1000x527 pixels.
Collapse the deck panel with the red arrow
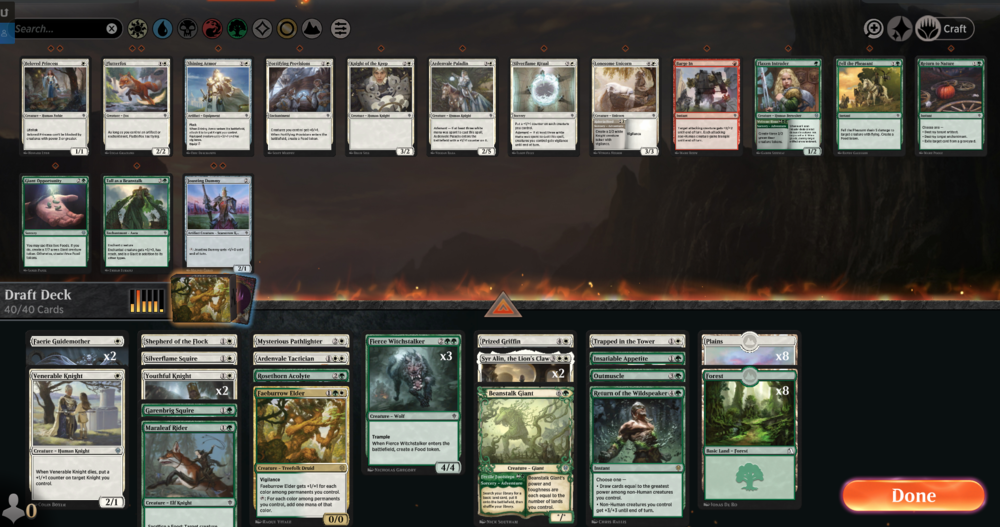(502, 304)
